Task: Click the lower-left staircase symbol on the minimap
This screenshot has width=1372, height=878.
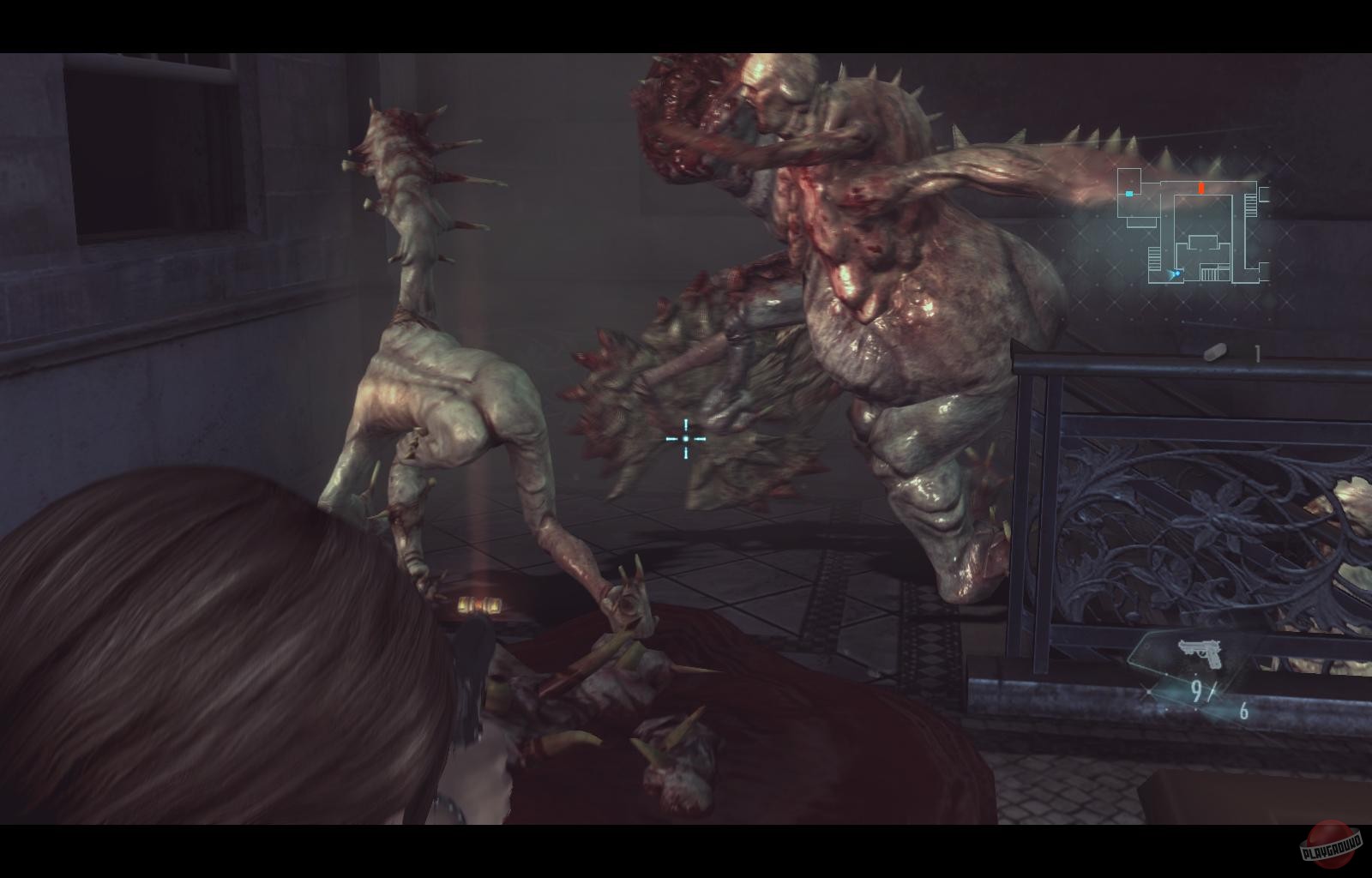Action: tap(1154, 259)
